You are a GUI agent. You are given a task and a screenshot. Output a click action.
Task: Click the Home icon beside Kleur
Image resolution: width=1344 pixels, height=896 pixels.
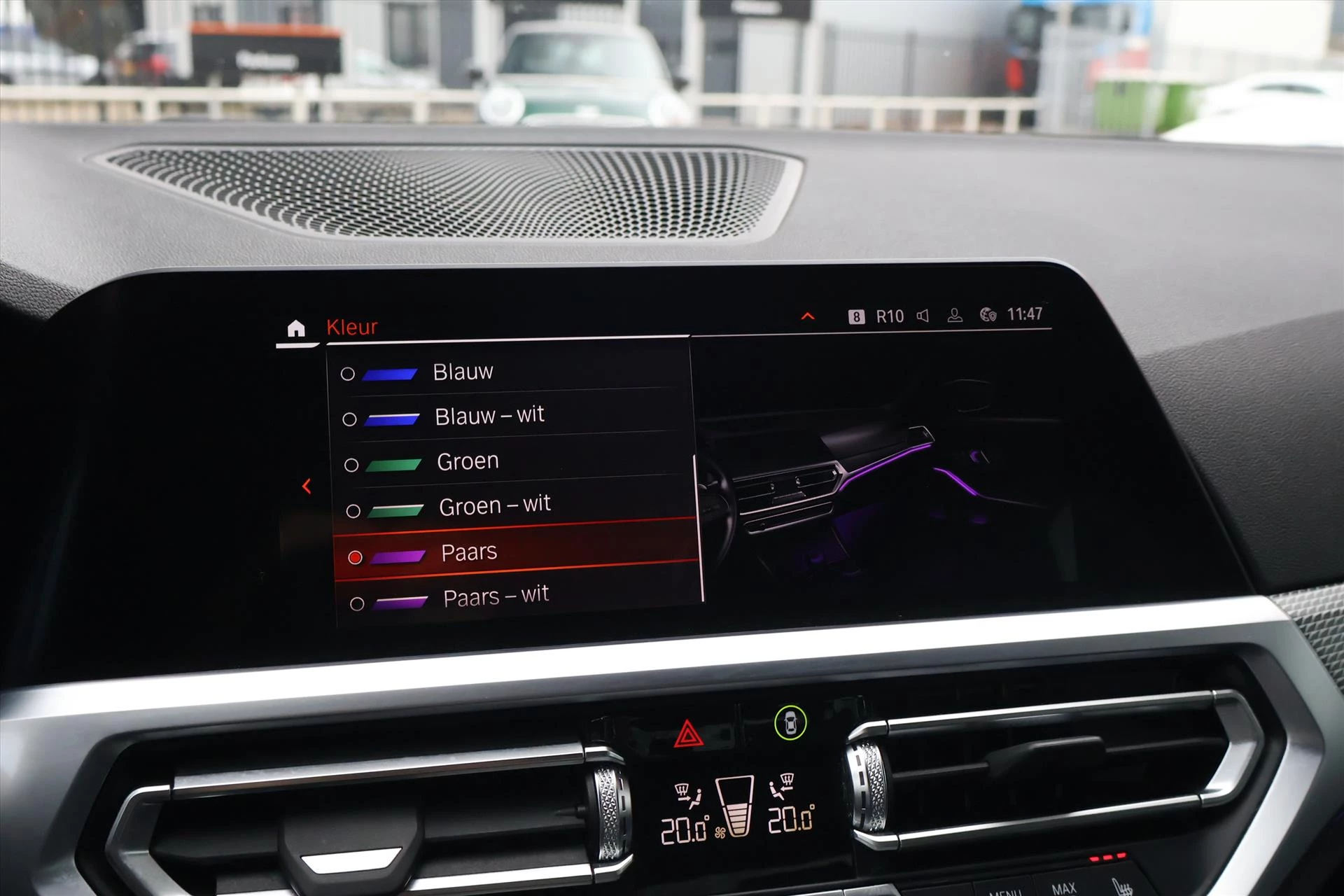297,326
